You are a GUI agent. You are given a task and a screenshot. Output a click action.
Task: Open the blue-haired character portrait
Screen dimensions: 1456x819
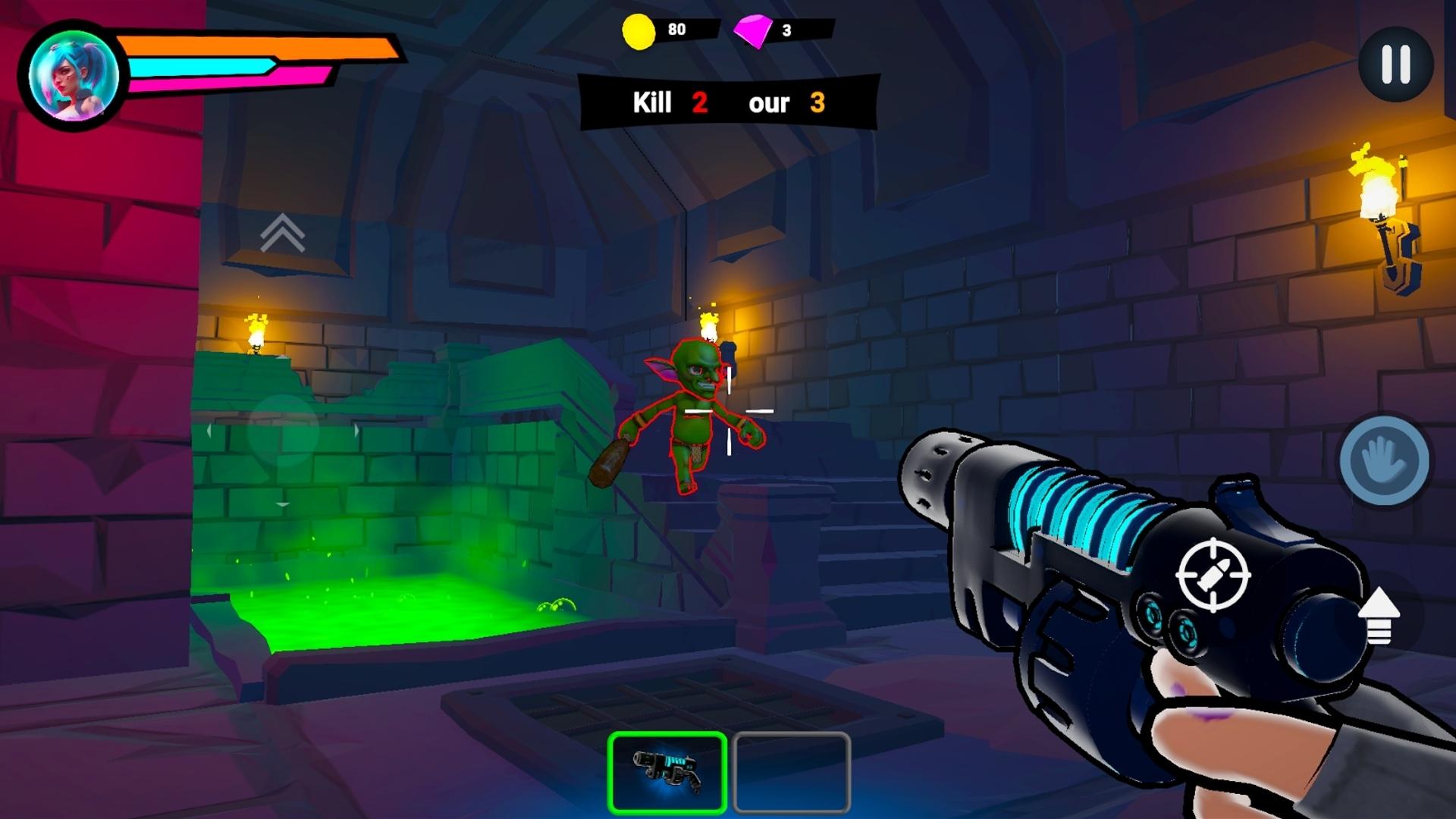pos(74,76)
